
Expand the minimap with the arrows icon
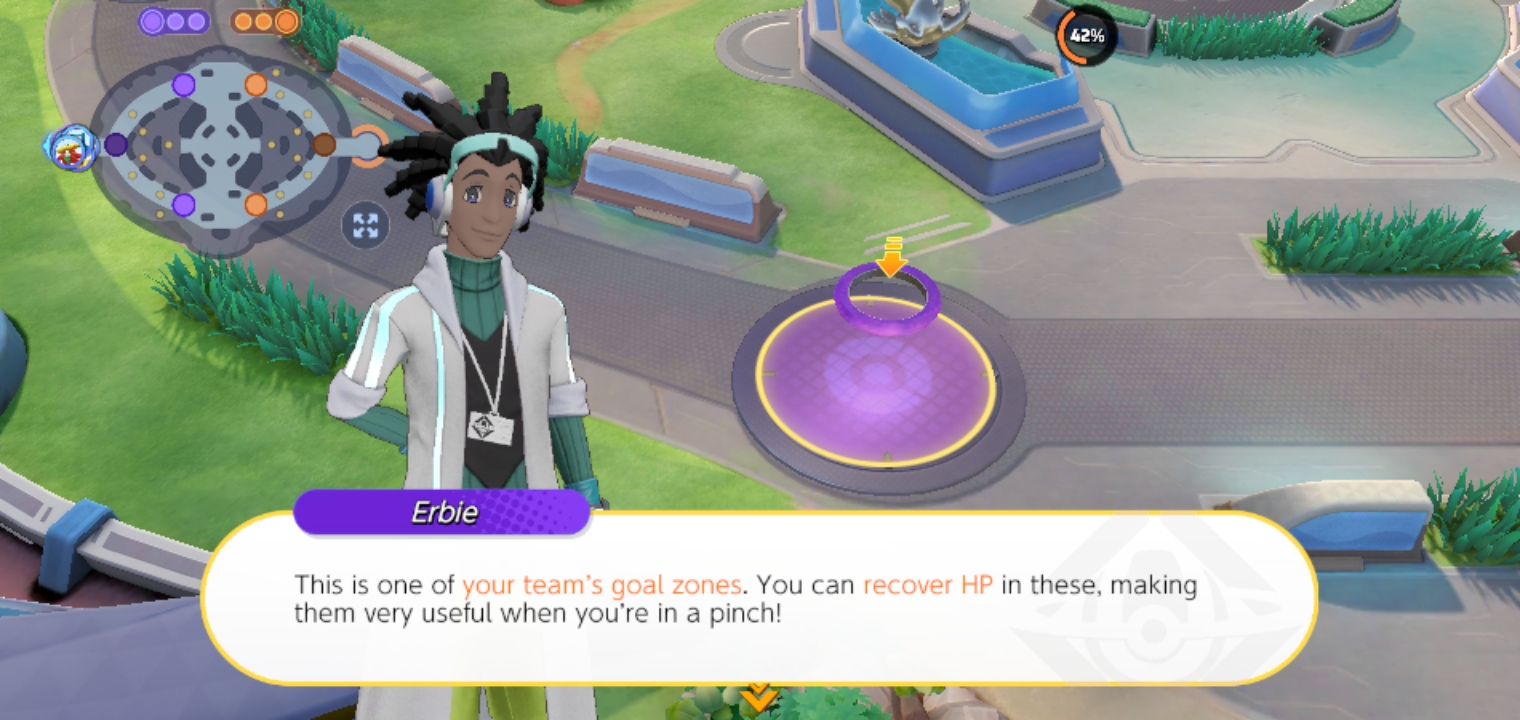coord(365,225)
